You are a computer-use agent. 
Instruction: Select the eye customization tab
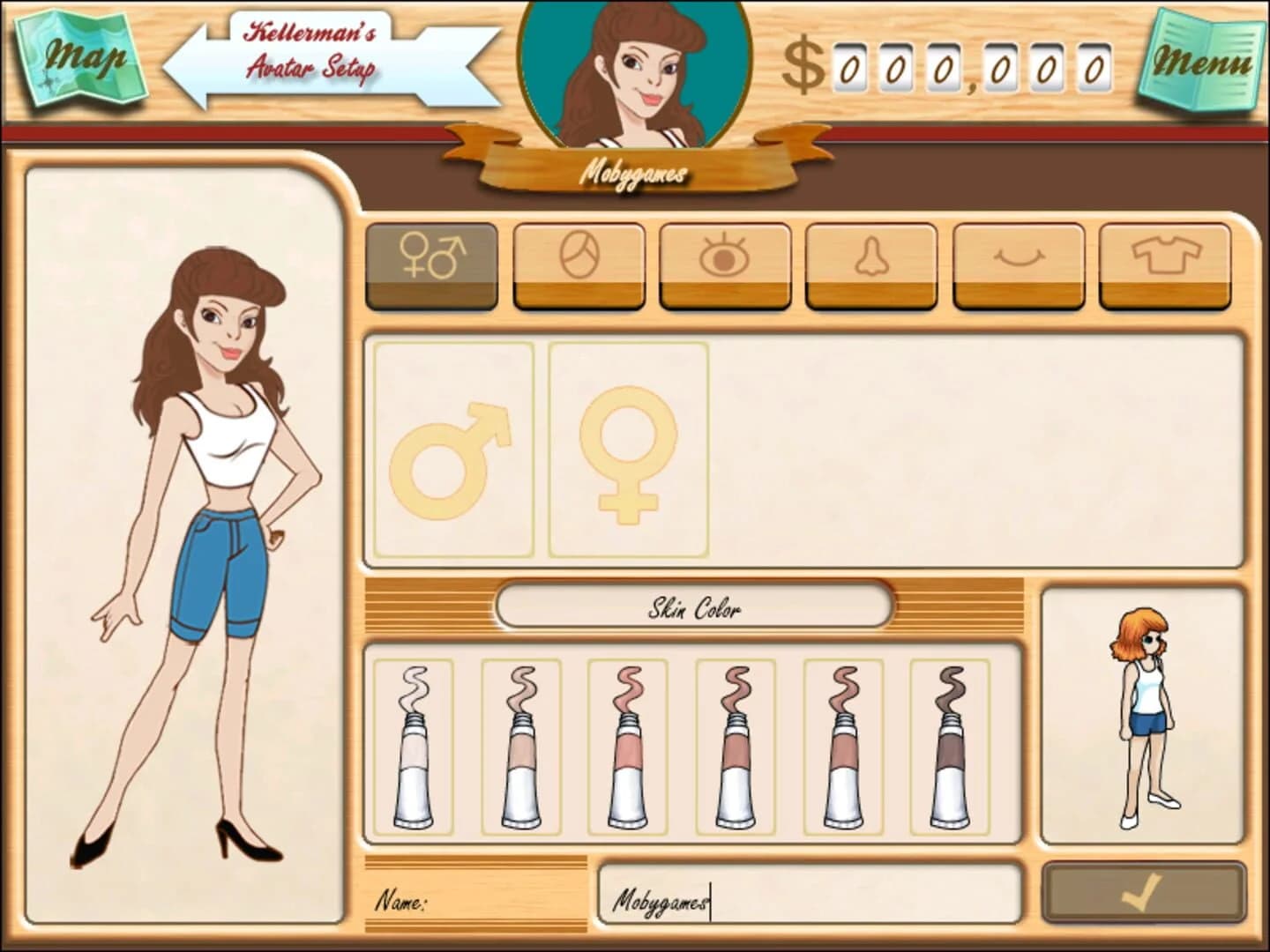[725, 264]
